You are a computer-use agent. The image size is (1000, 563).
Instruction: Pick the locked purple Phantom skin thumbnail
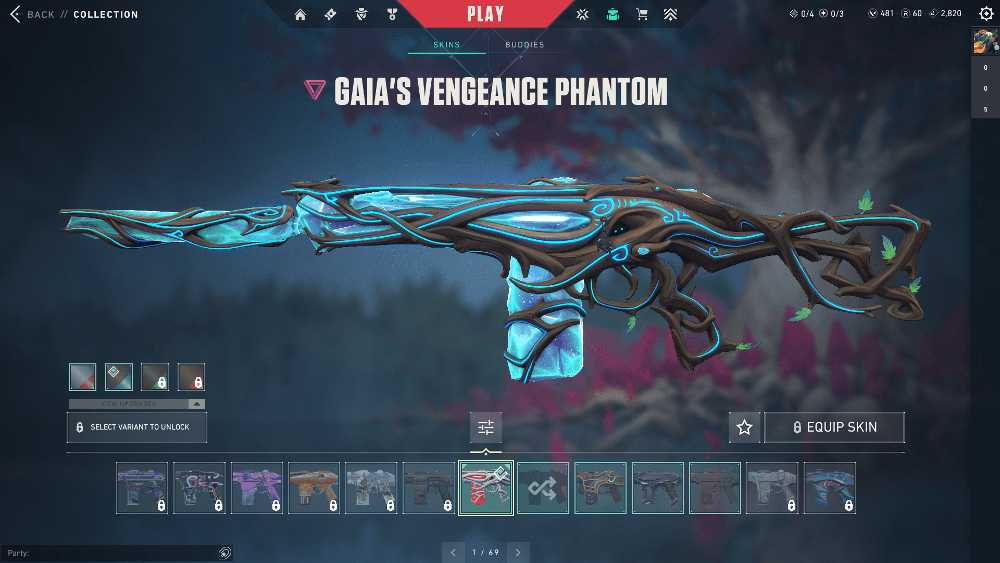coord(257,488)
